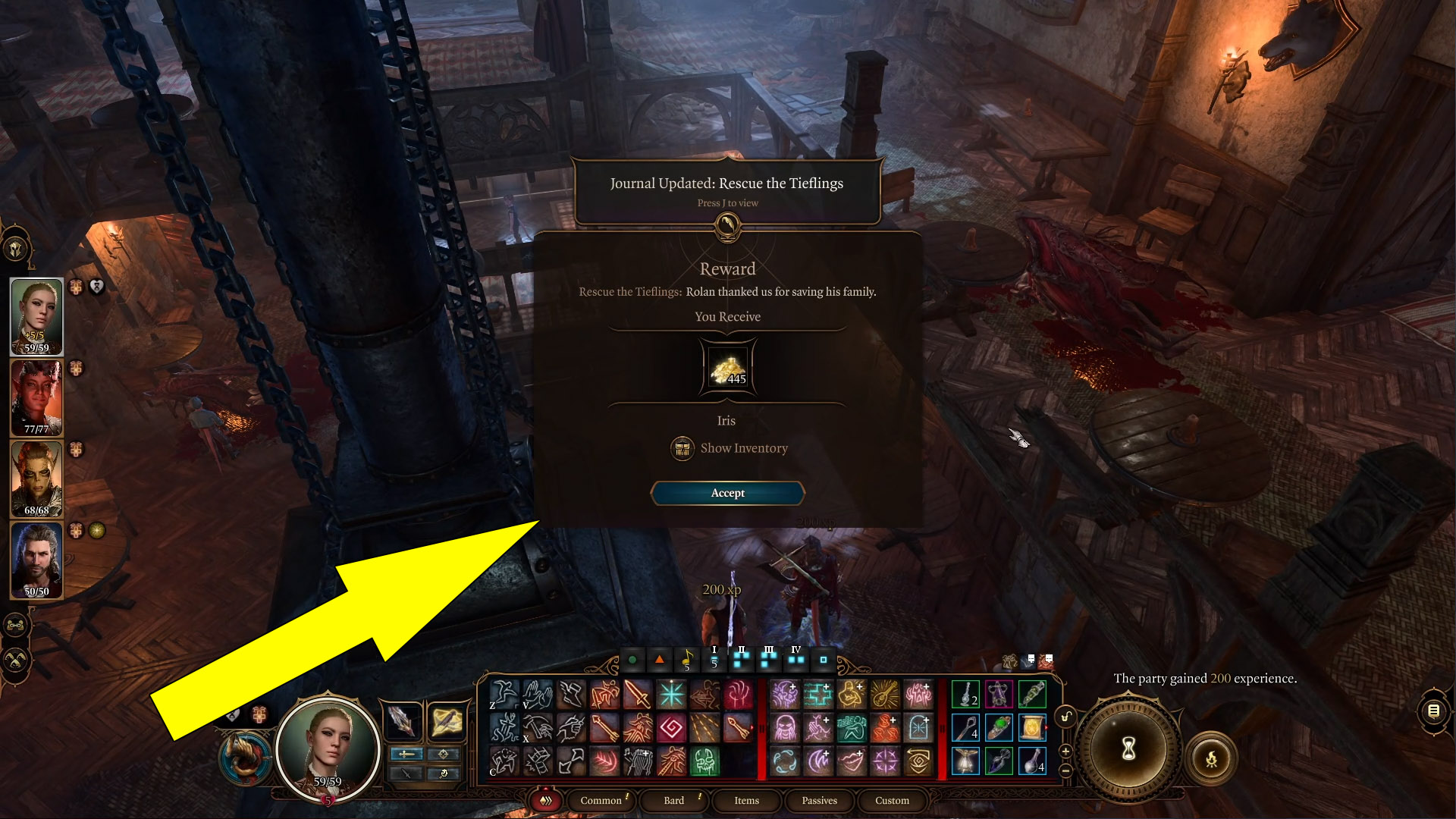
Task: Expand the hotbar with the double-arrow chevron
Action: pos(546,801)
